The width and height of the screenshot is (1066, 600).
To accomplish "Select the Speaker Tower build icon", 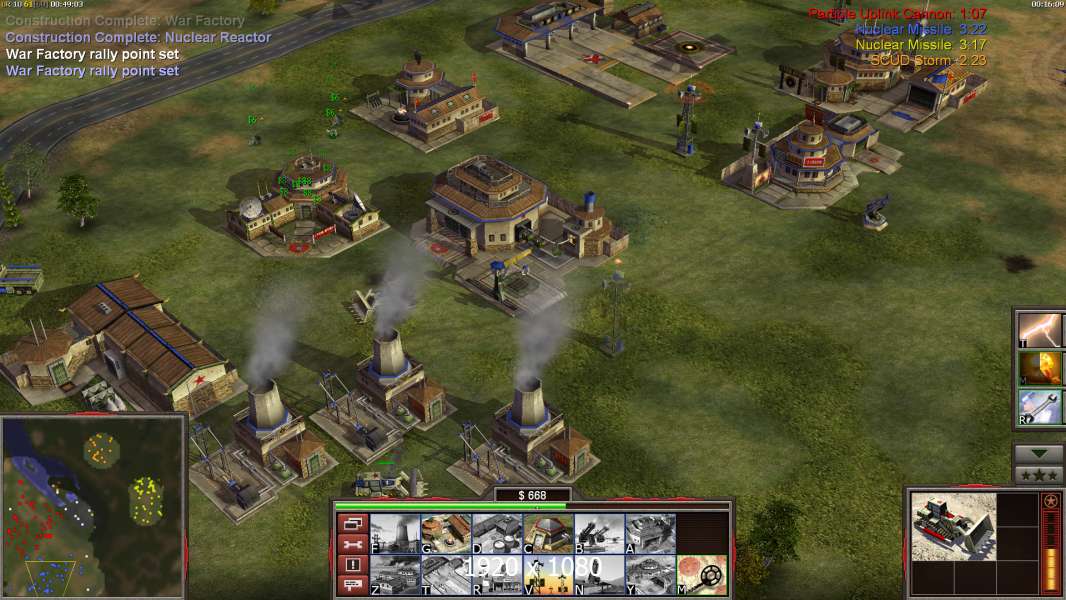I will click(x=548, y=575).
